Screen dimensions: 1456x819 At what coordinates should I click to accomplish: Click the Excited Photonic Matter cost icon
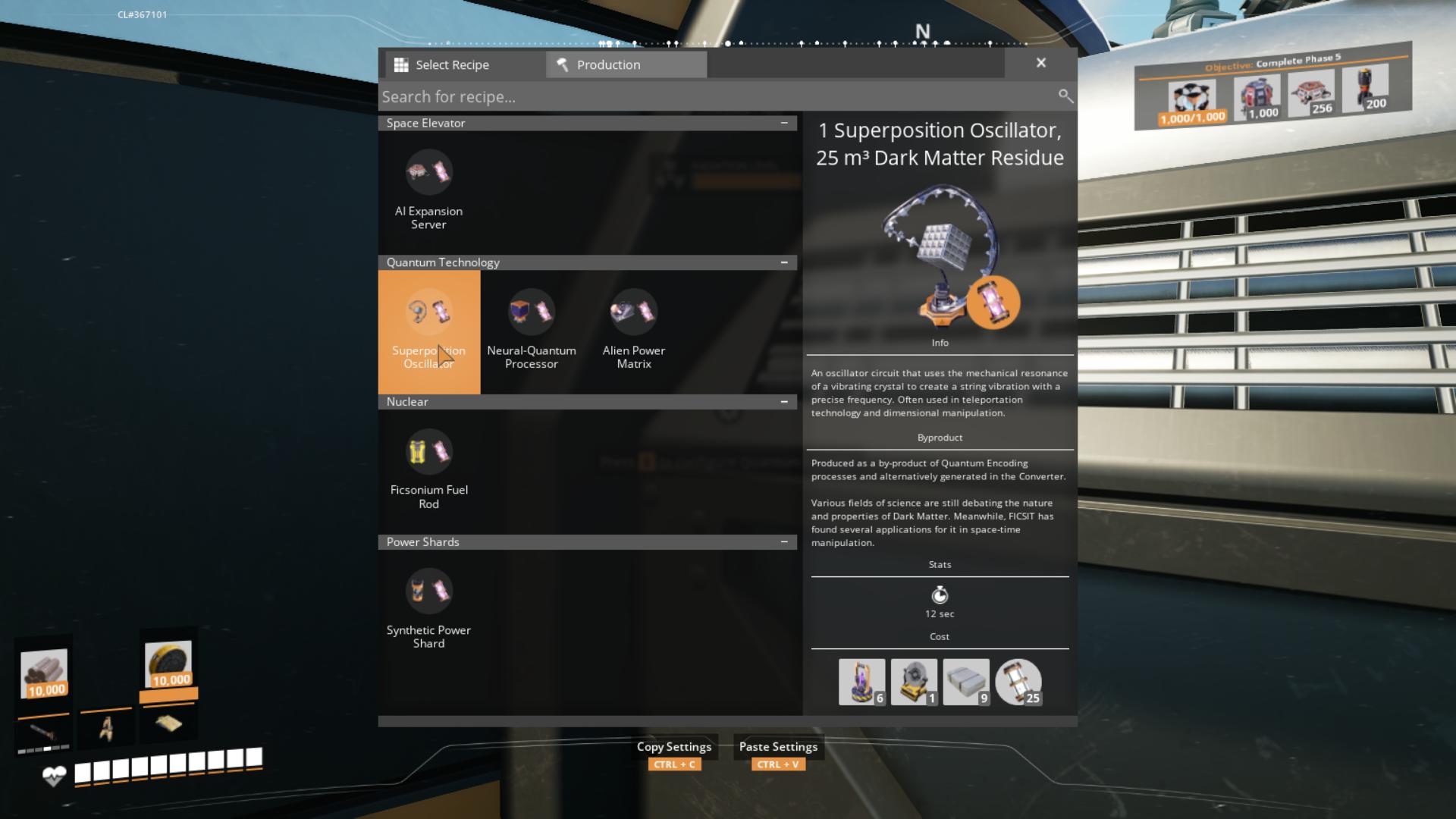point(1019,680)
